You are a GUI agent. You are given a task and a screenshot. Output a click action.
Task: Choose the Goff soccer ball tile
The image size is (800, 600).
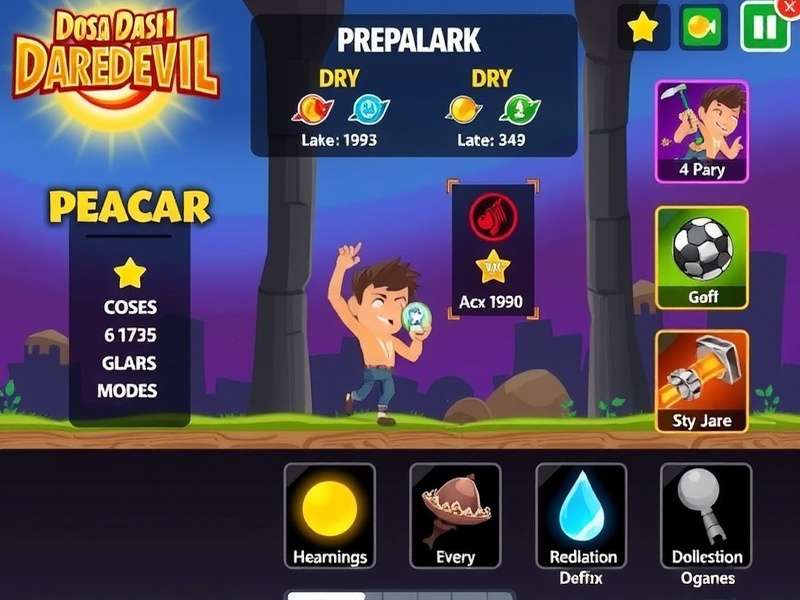coord(702,257)
